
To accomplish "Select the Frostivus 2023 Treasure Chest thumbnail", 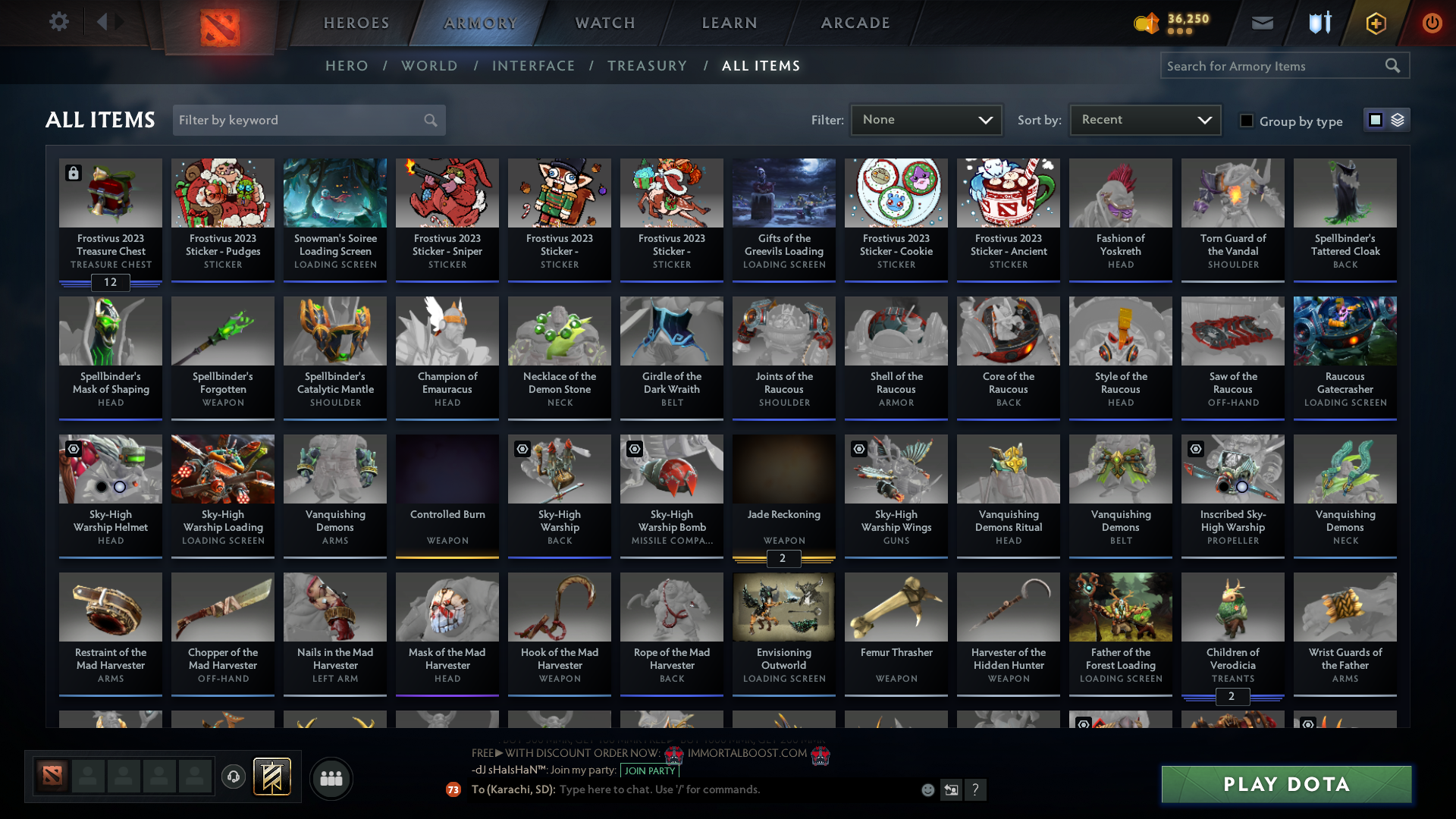I will 110,193.
